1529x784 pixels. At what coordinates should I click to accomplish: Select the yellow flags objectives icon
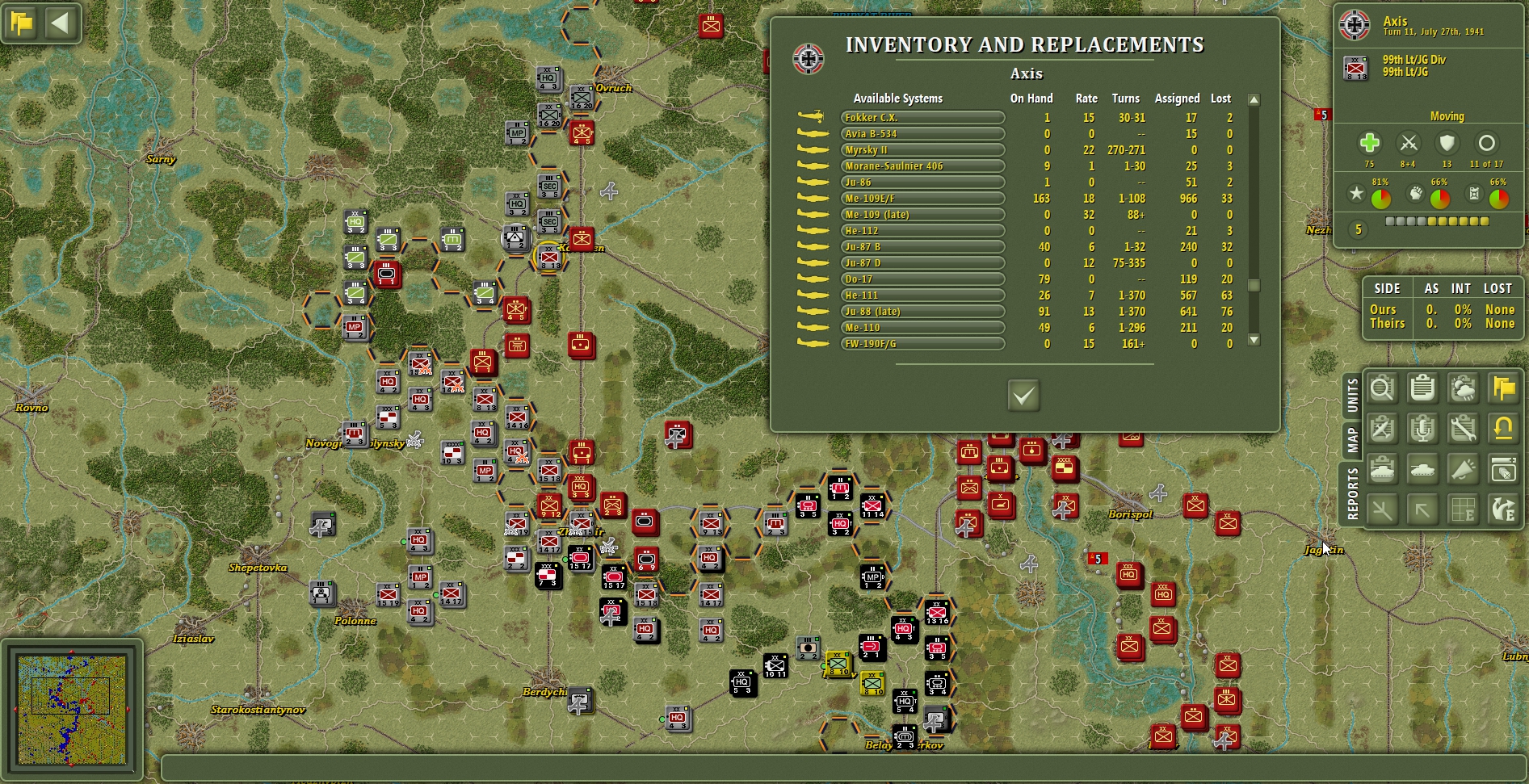pyautogui.click(x=1502, y=388)
